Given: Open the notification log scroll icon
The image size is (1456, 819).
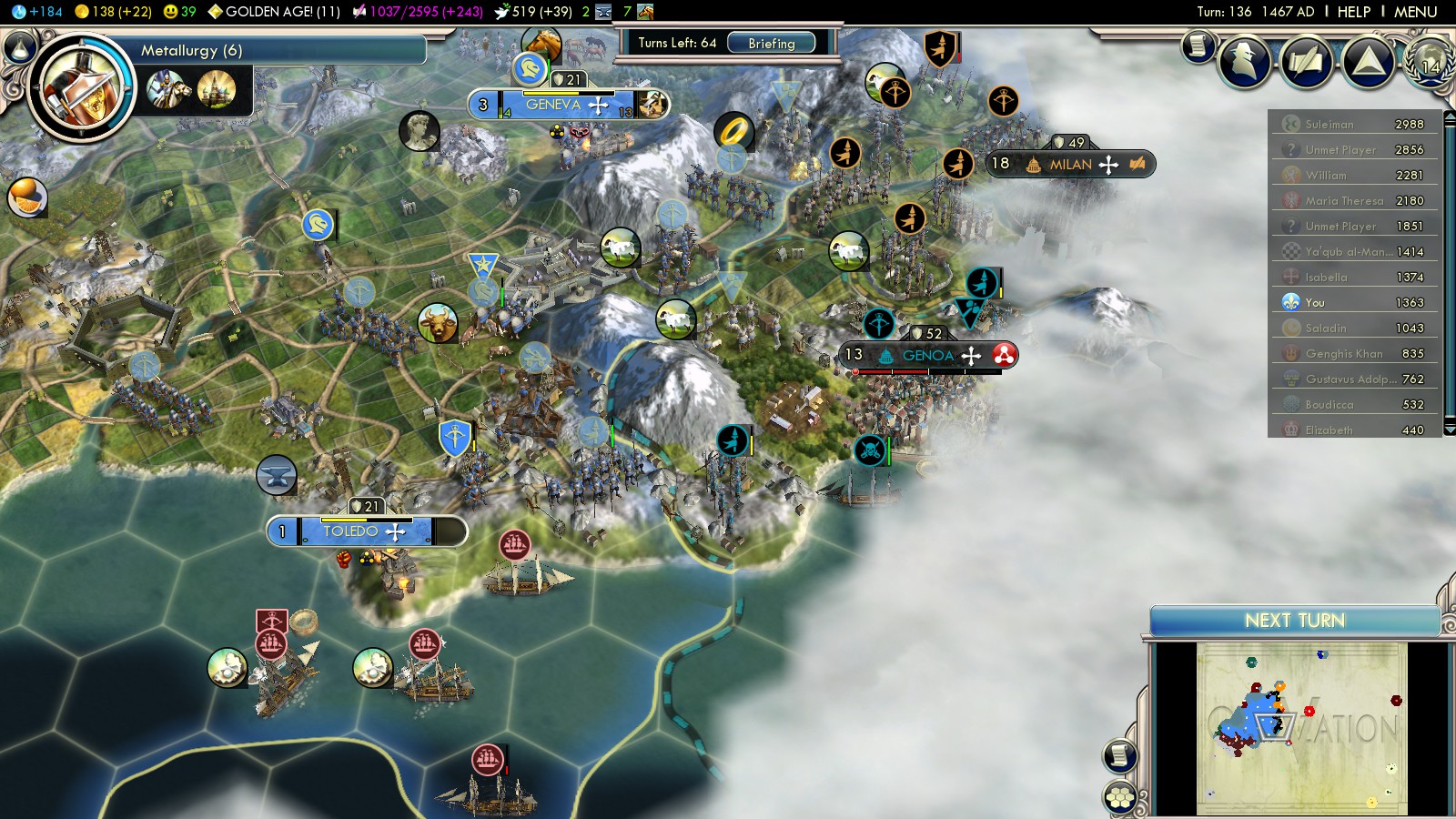Looking at the screenshot, I should (1198, 45).
